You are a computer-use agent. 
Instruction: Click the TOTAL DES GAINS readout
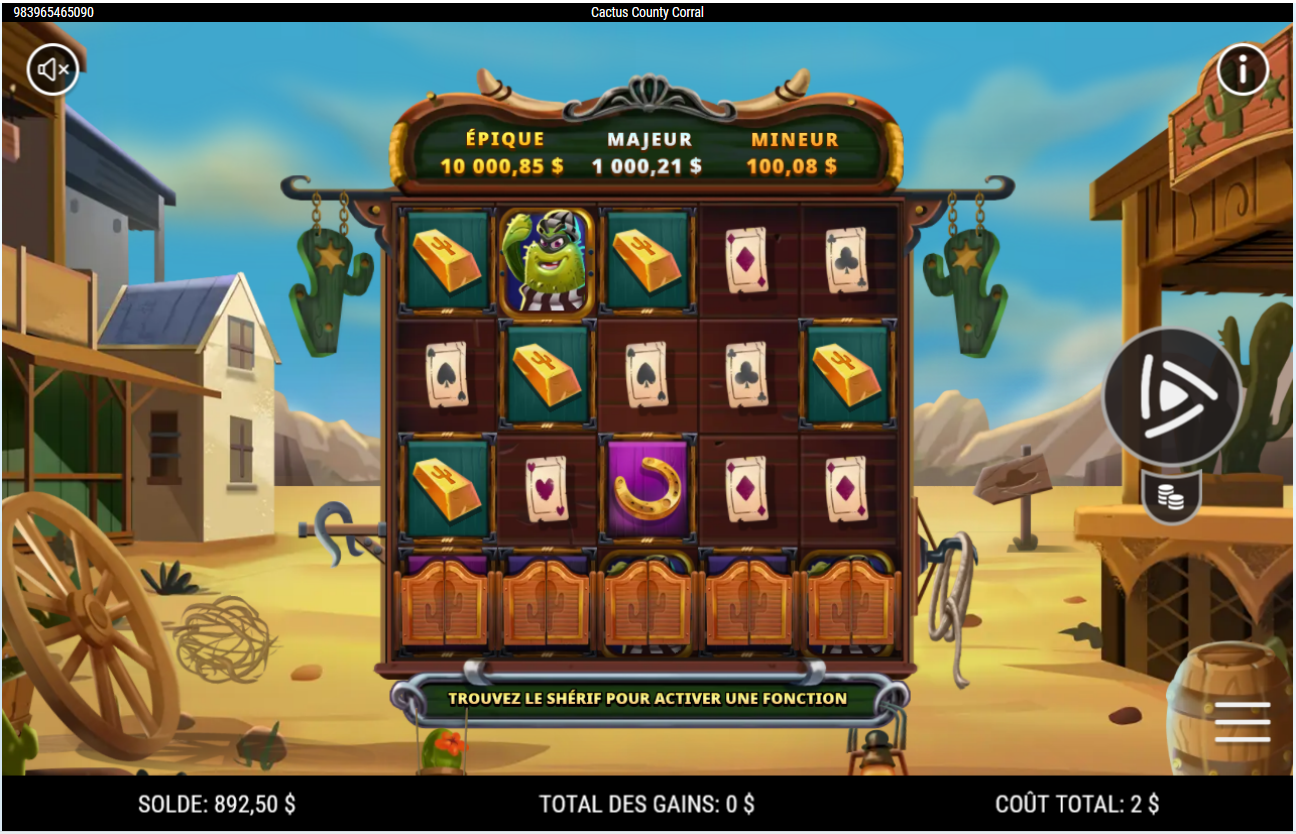click(x=648, y=803)
